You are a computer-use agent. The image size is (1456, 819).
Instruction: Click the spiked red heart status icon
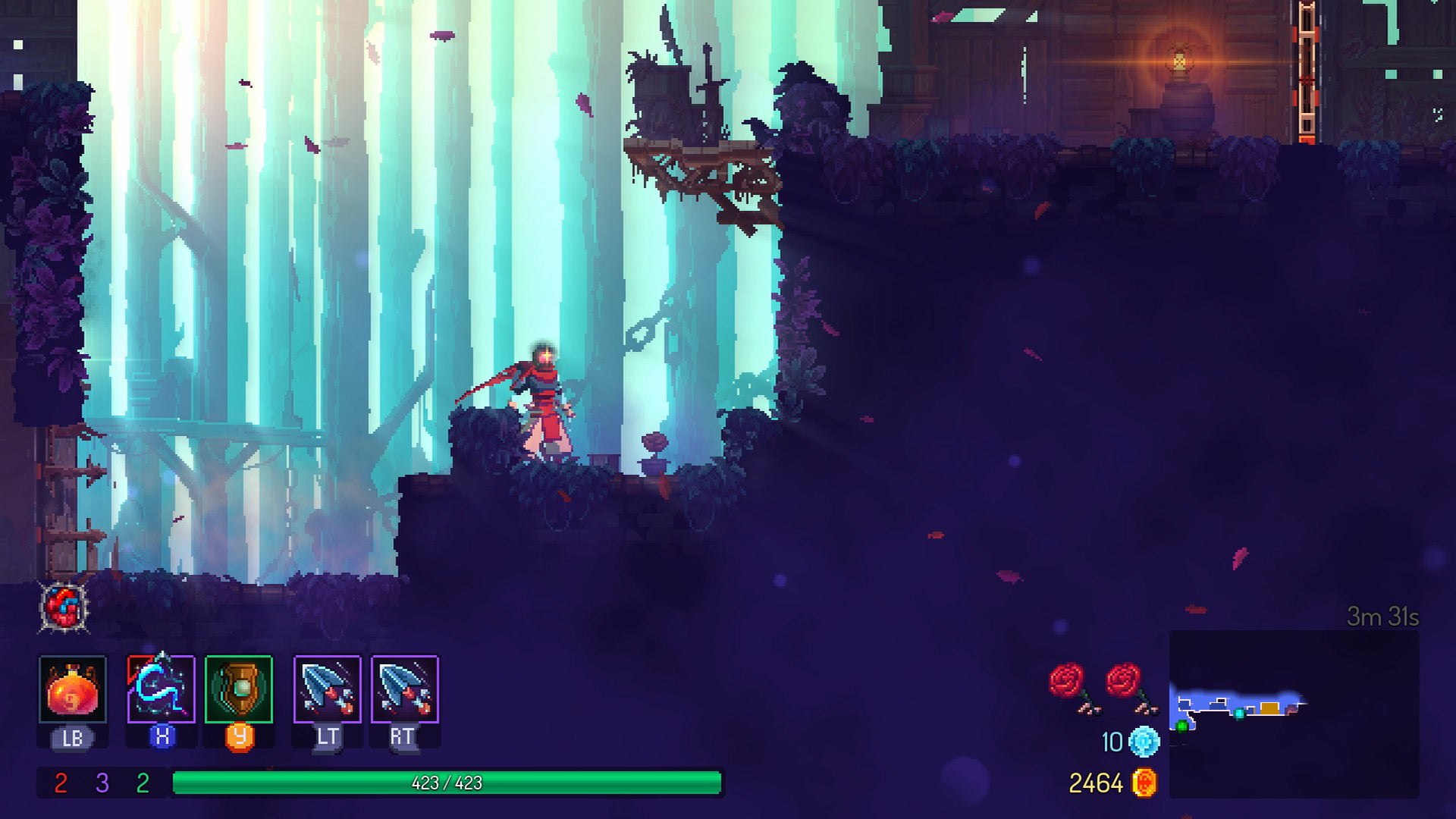pos(64,607)
